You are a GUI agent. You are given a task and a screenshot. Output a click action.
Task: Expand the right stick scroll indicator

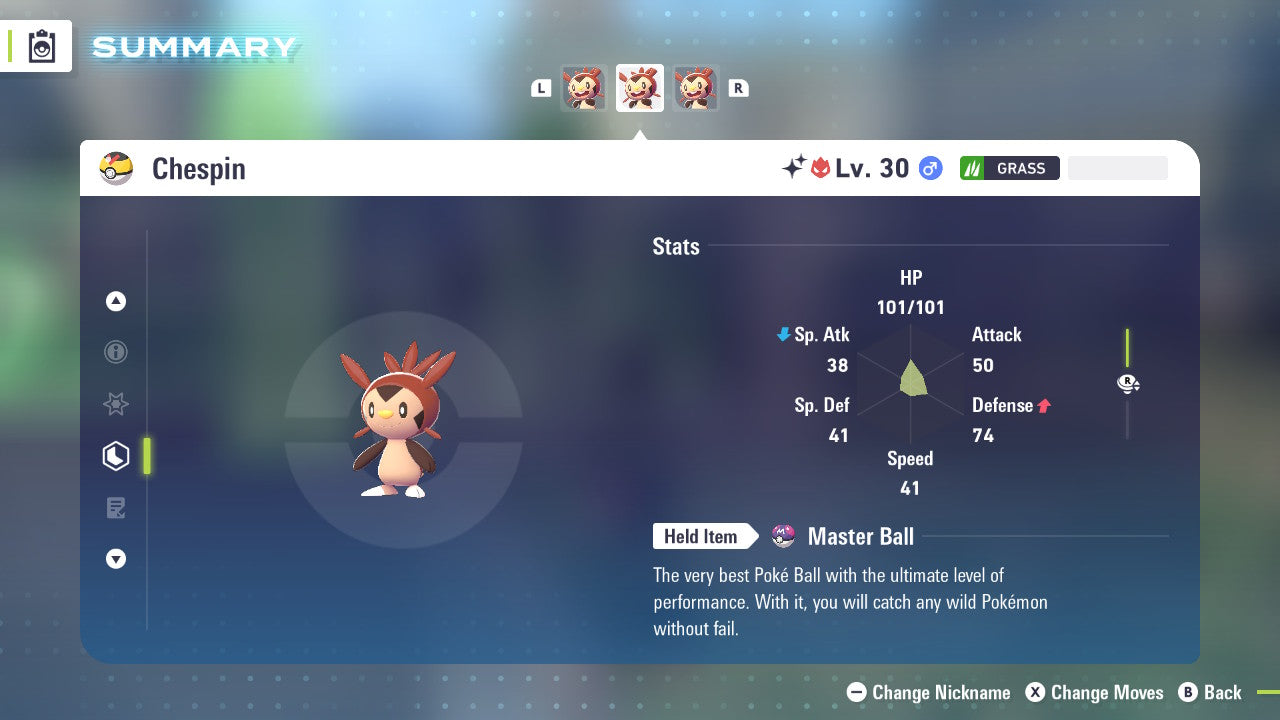point(1128,383)
